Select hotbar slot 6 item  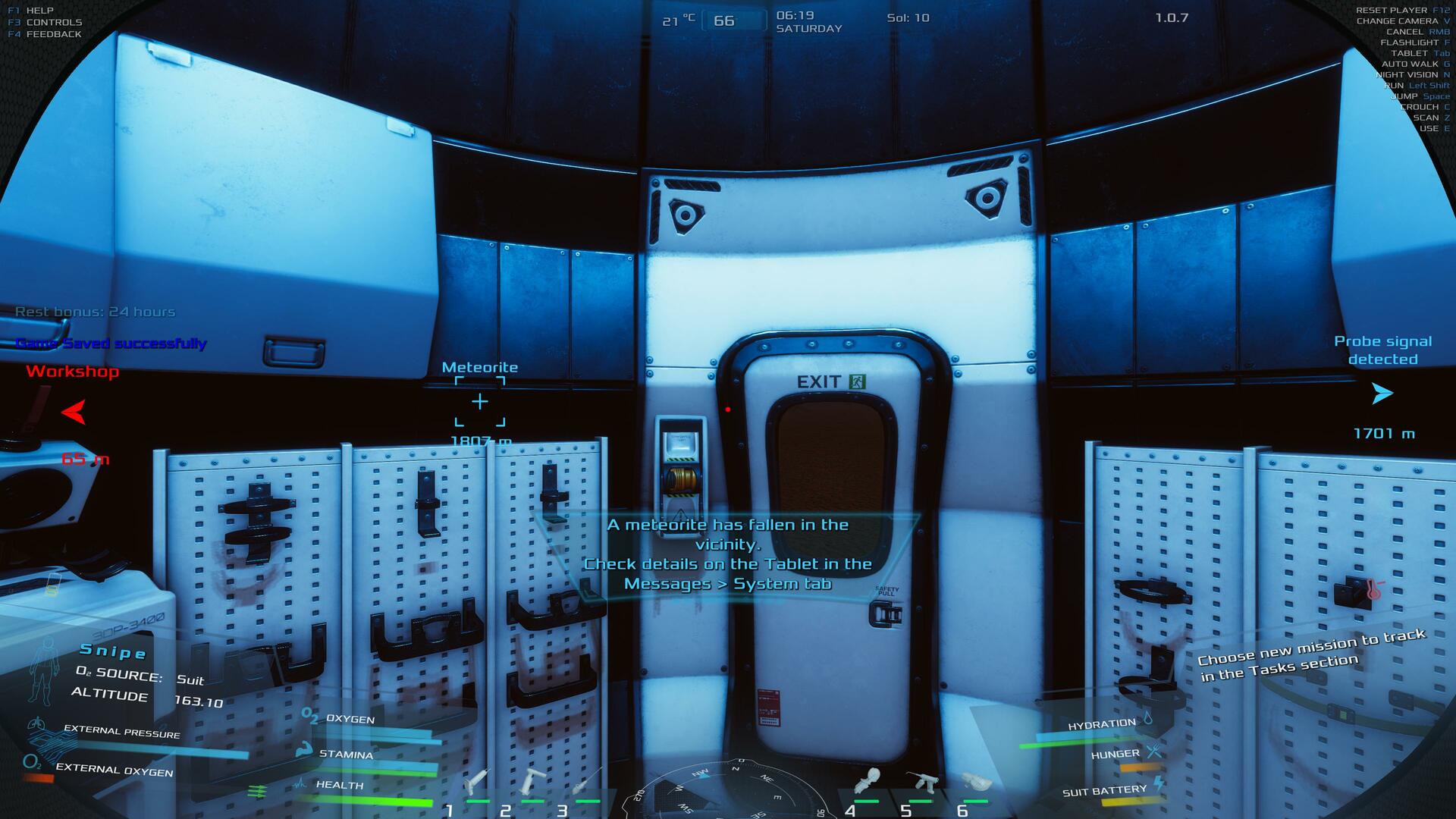coord(975,781)
